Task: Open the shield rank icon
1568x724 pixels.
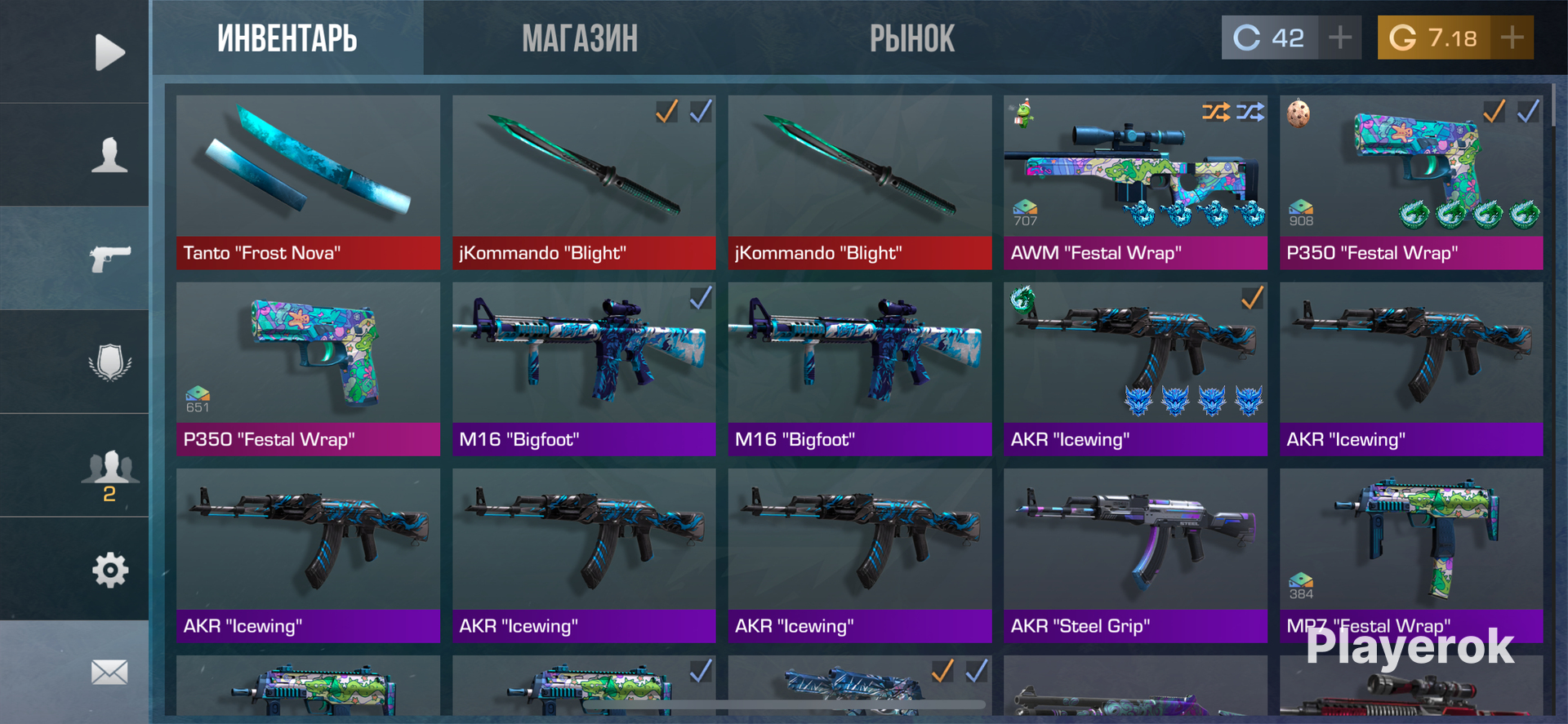Action: (109, 362)
